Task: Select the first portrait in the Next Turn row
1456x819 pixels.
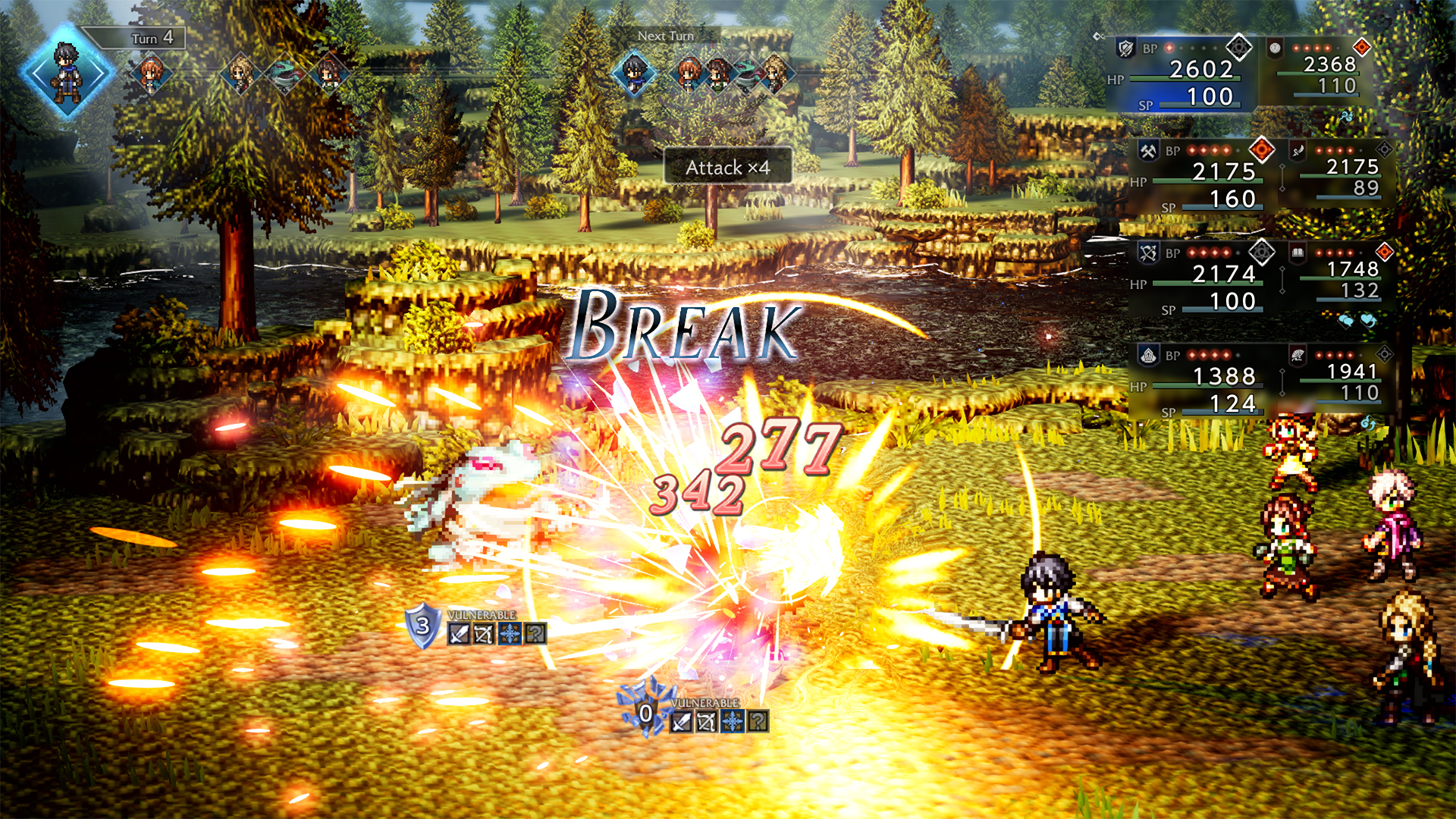Action: point(633,72)
